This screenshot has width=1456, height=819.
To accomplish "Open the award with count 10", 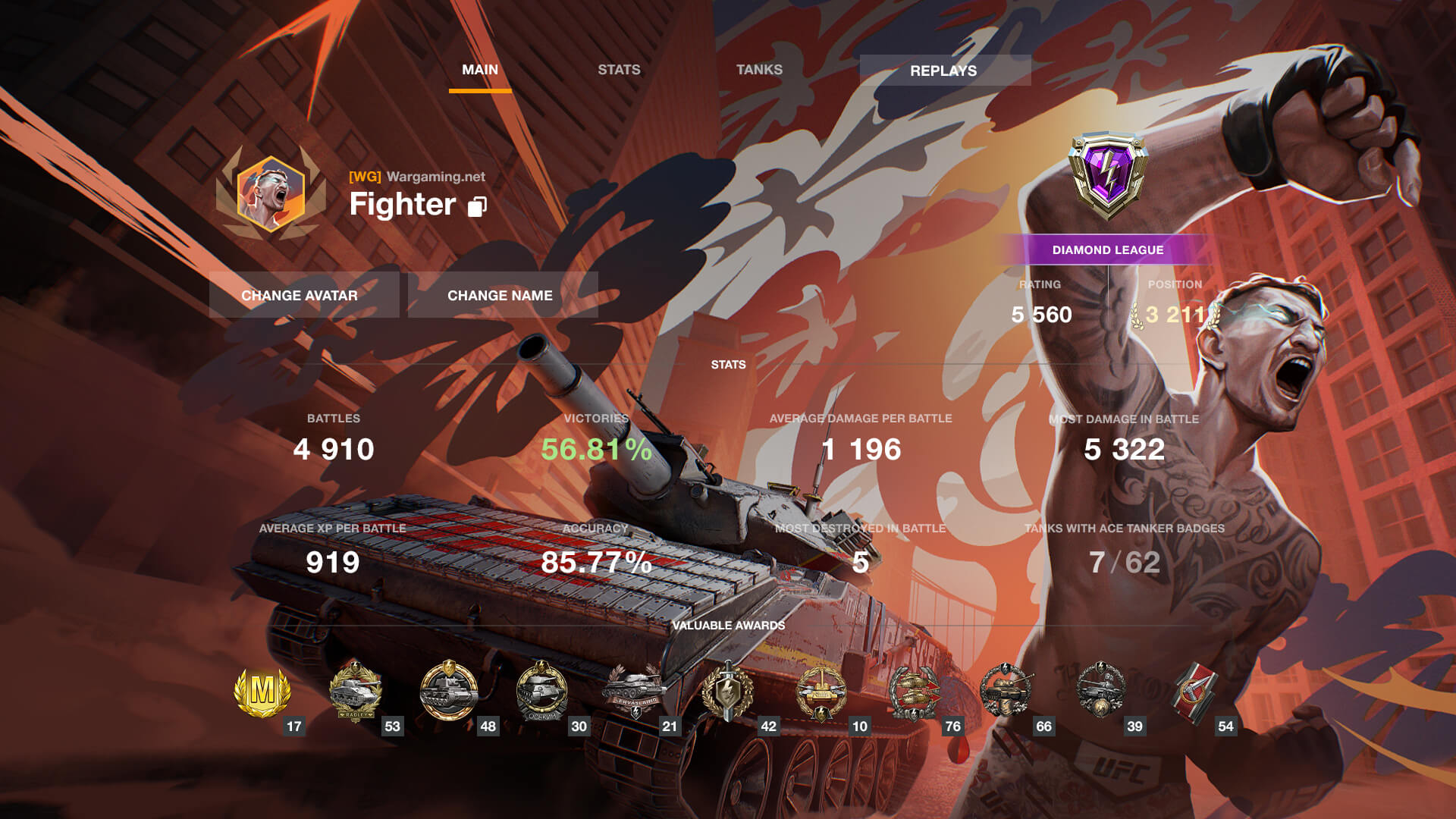I will pyautogui.click(x=821, y=692).
